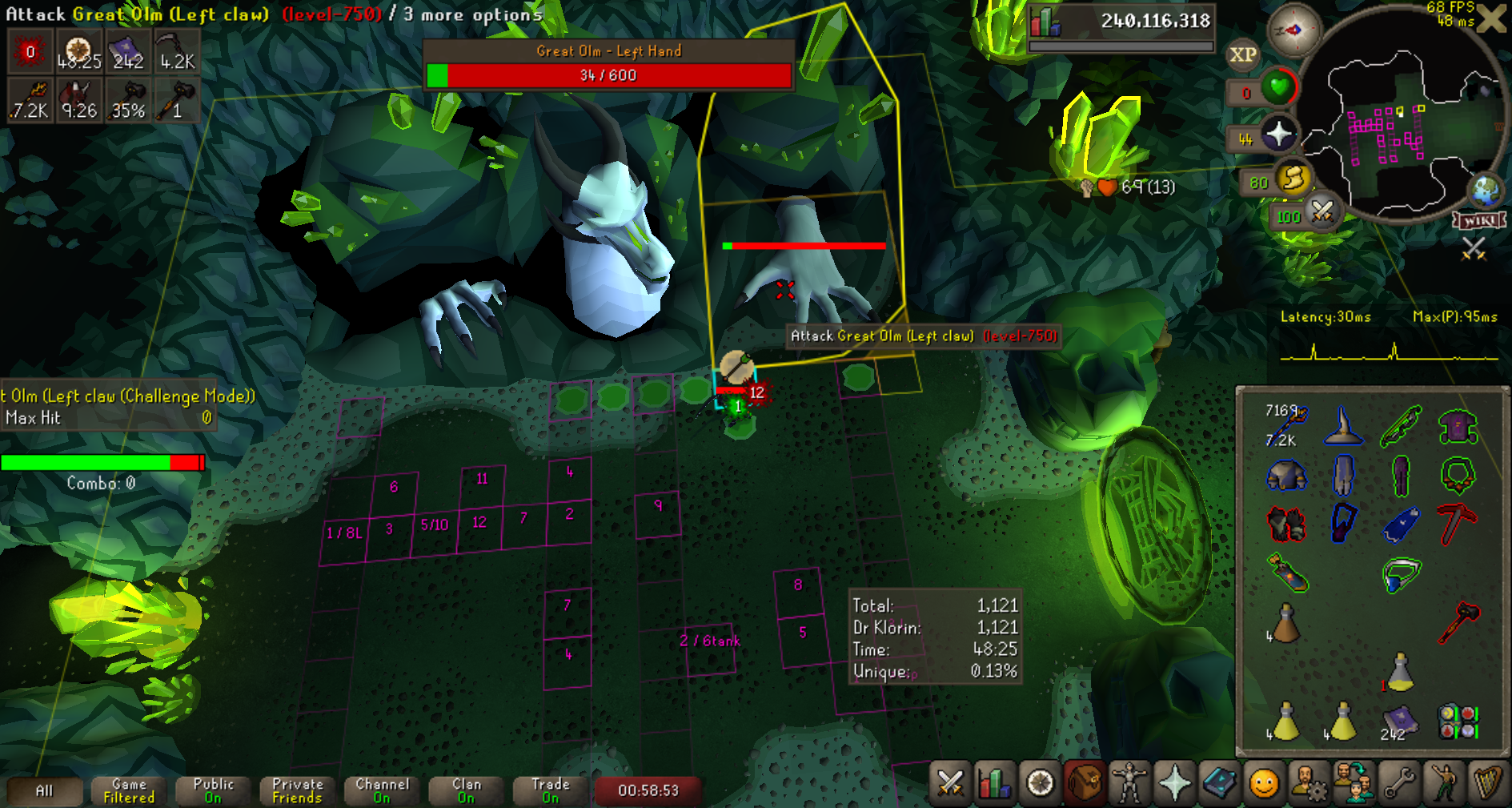1512x808 pixels.
Task: Open the world map globe
Action: tap(1486, 191)
